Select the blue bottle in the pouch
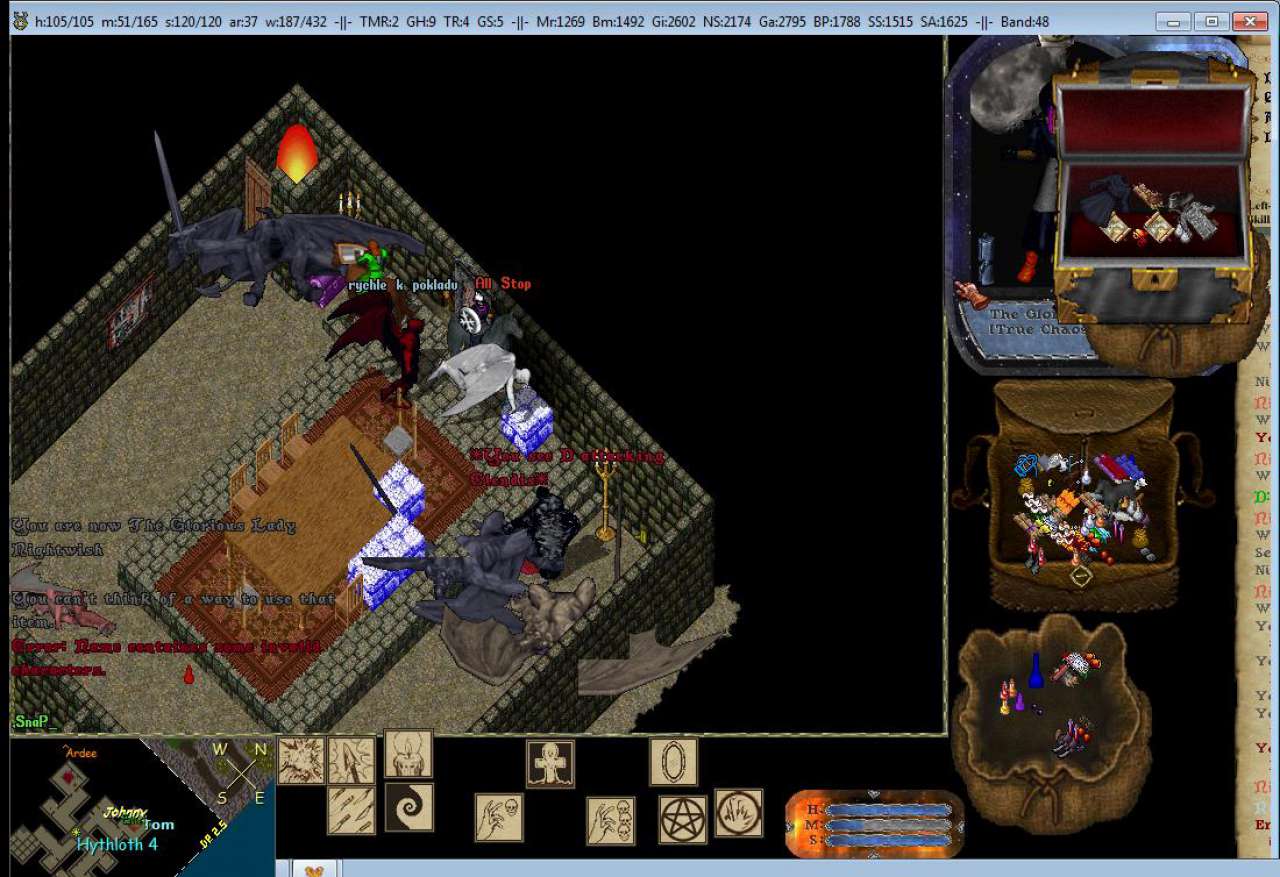Image resolution: width=1280 pixels, height=877 pixels. 1036,671
